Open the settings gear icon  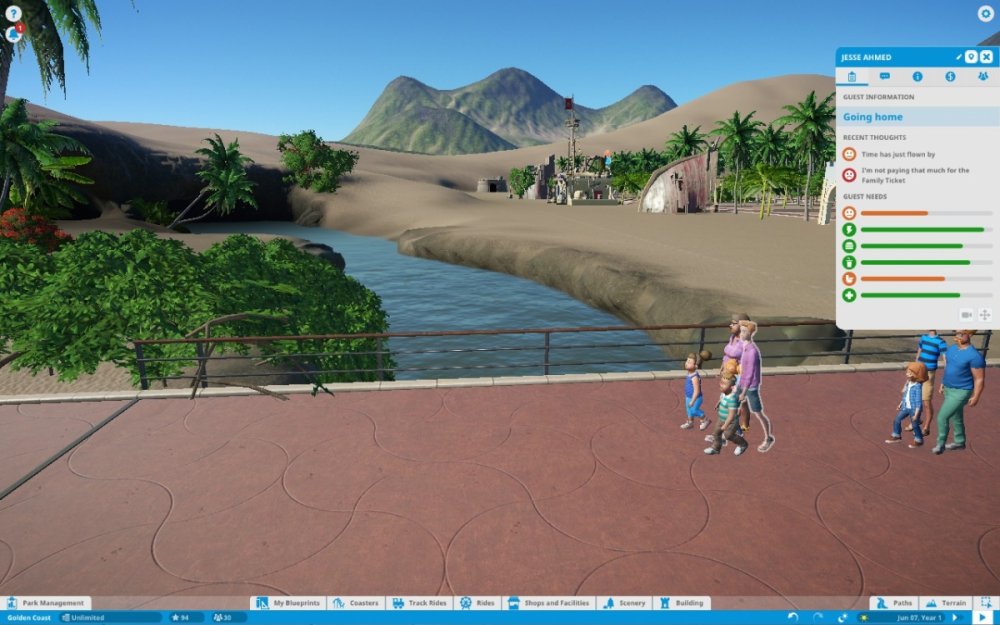pos(985,13)
